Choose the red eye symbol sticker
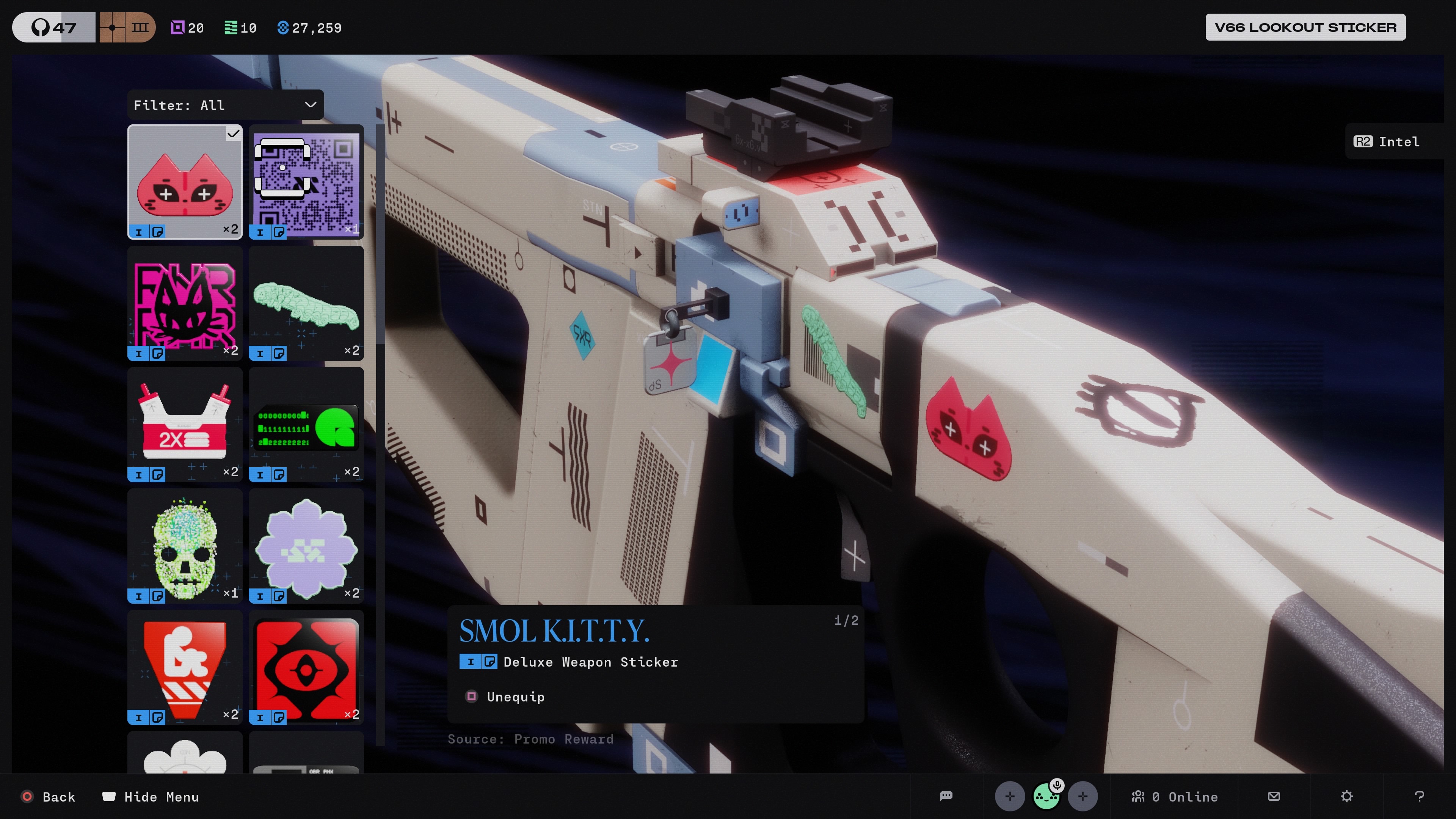The width and height of the screenshot is (1456, 819). (x=306, y=667)
